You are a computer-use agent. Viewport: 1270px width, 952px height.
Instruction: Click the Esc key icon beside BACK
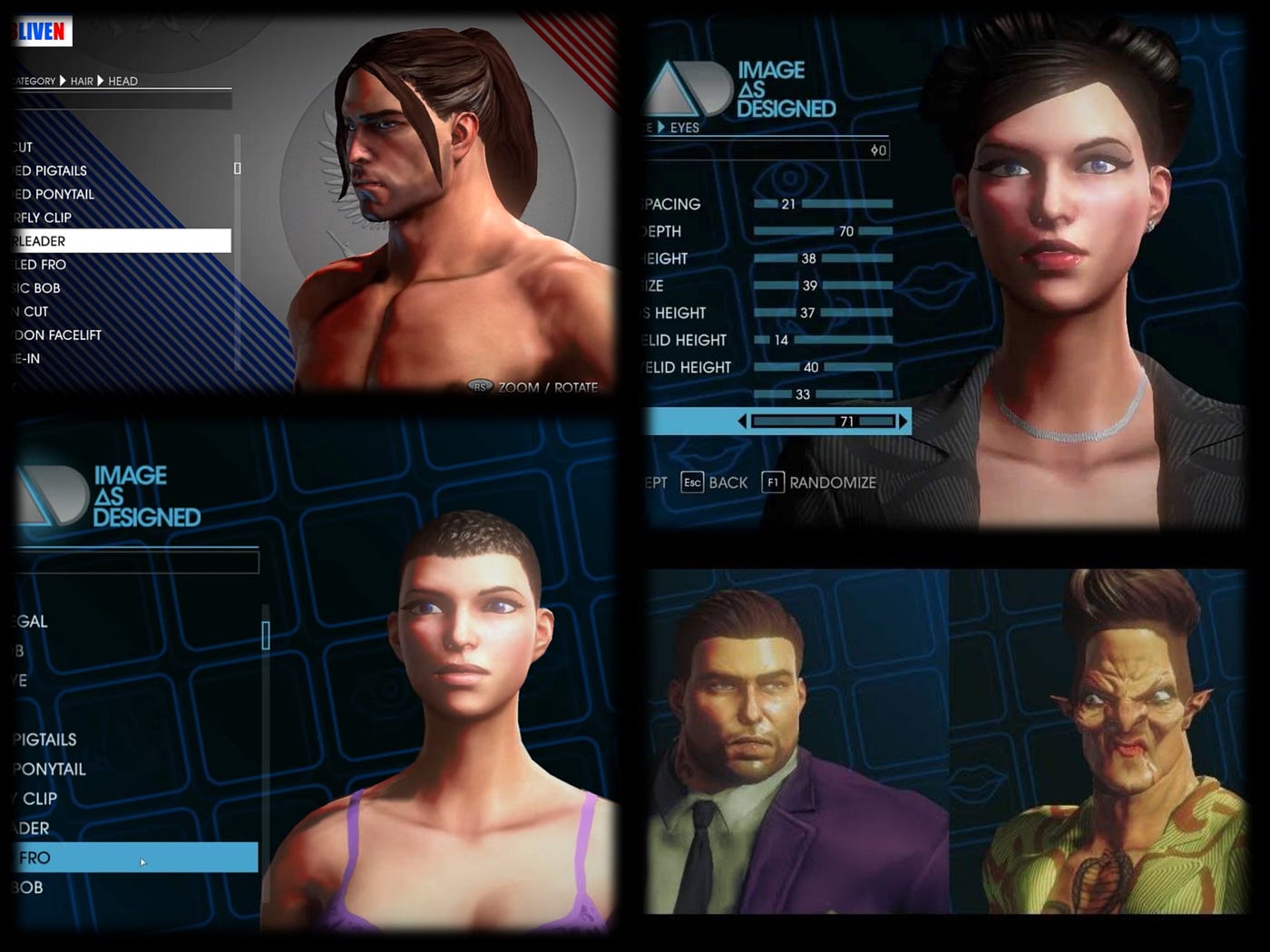(691, 482)
